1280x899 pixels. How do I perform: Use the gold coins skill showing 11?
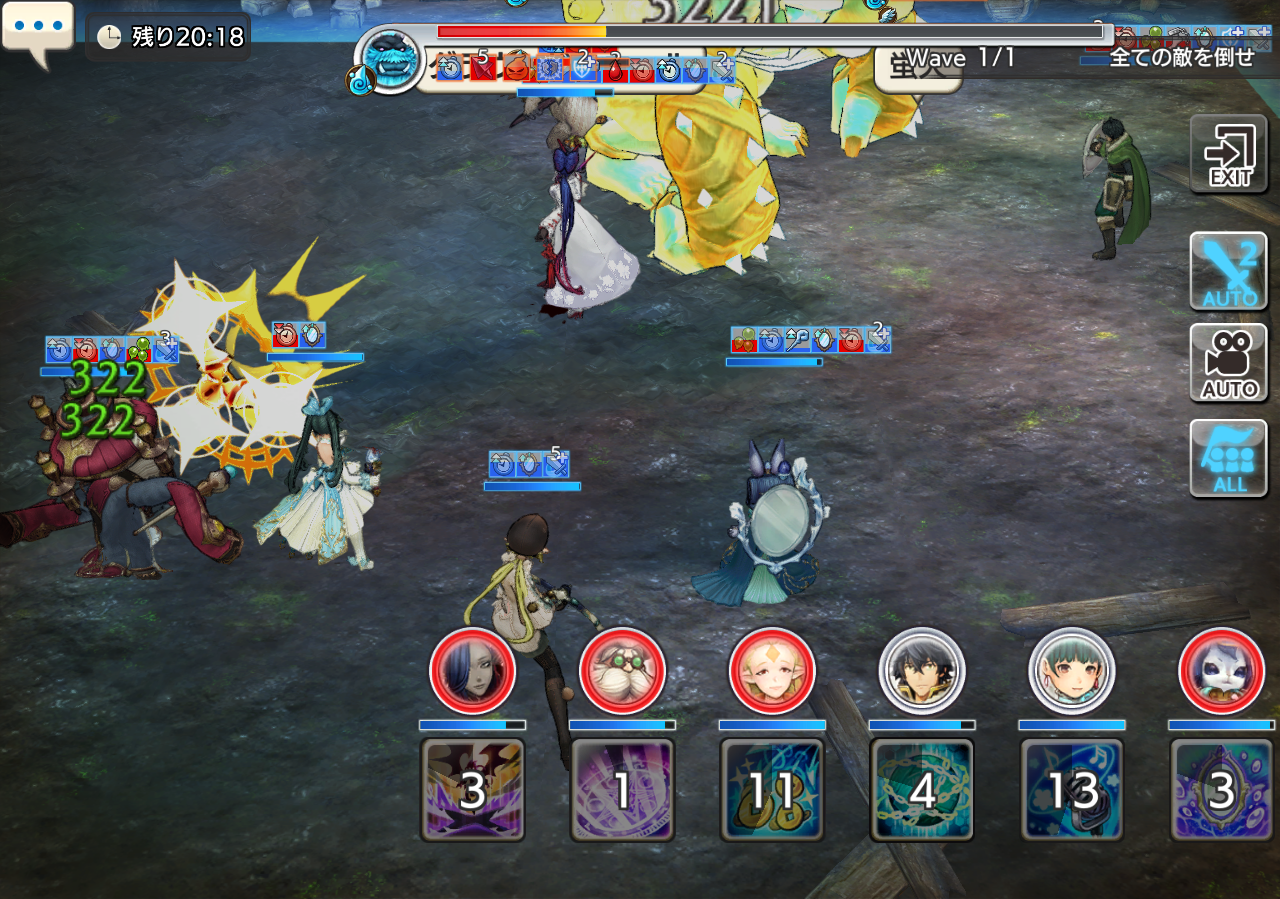click(772, 790)
